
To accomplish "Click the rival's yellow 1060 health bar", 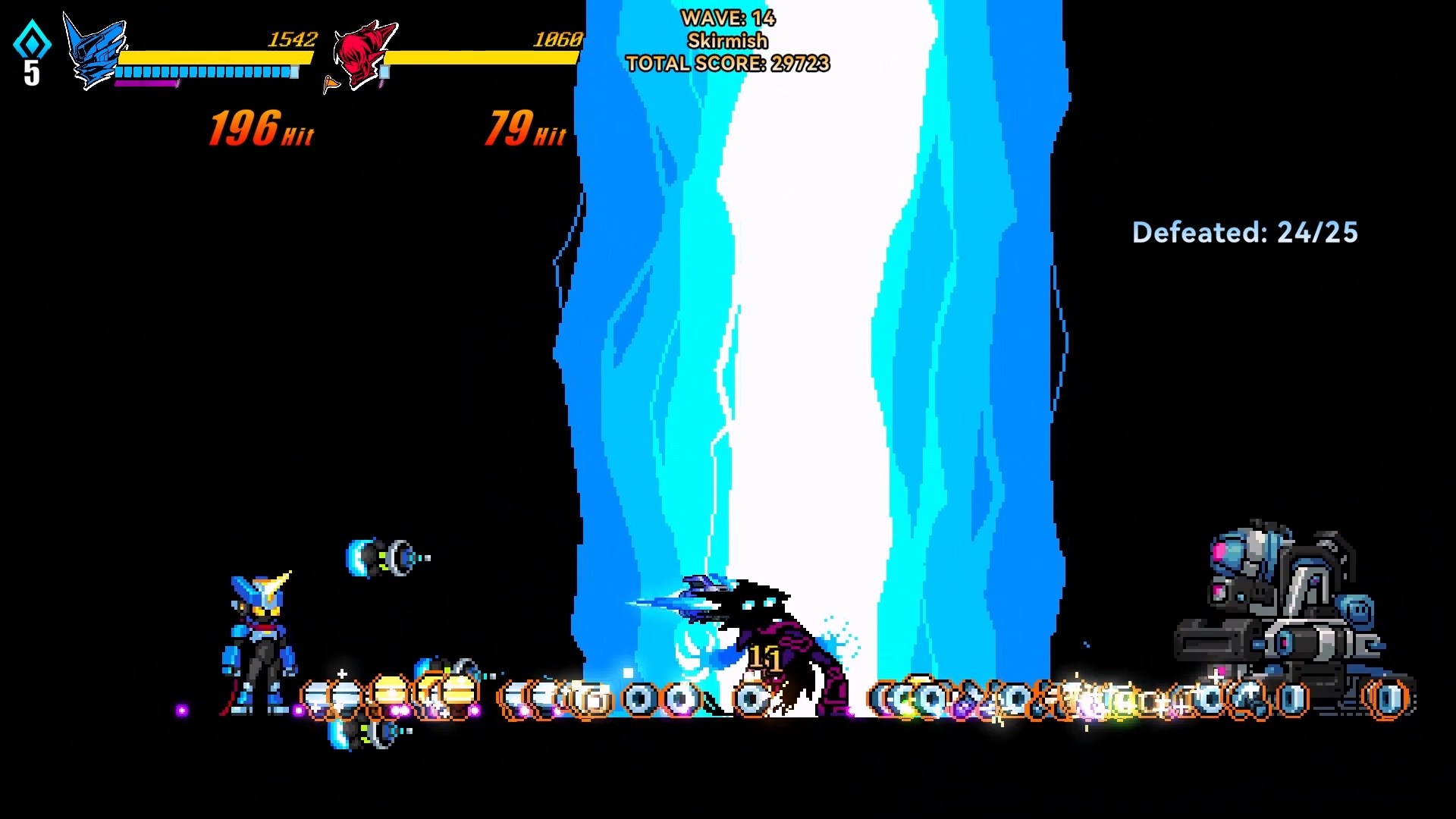I will point(485,57).
